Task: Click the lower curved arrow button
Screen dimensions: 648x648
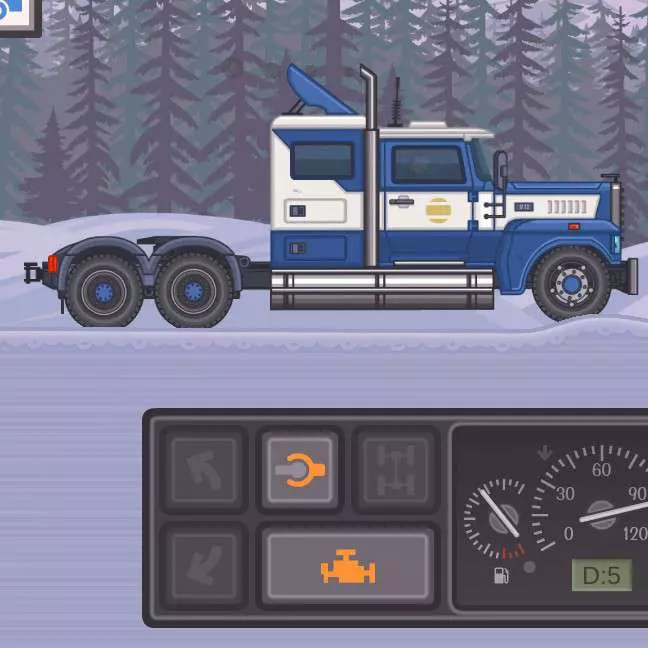Action: tap(203, 565)
